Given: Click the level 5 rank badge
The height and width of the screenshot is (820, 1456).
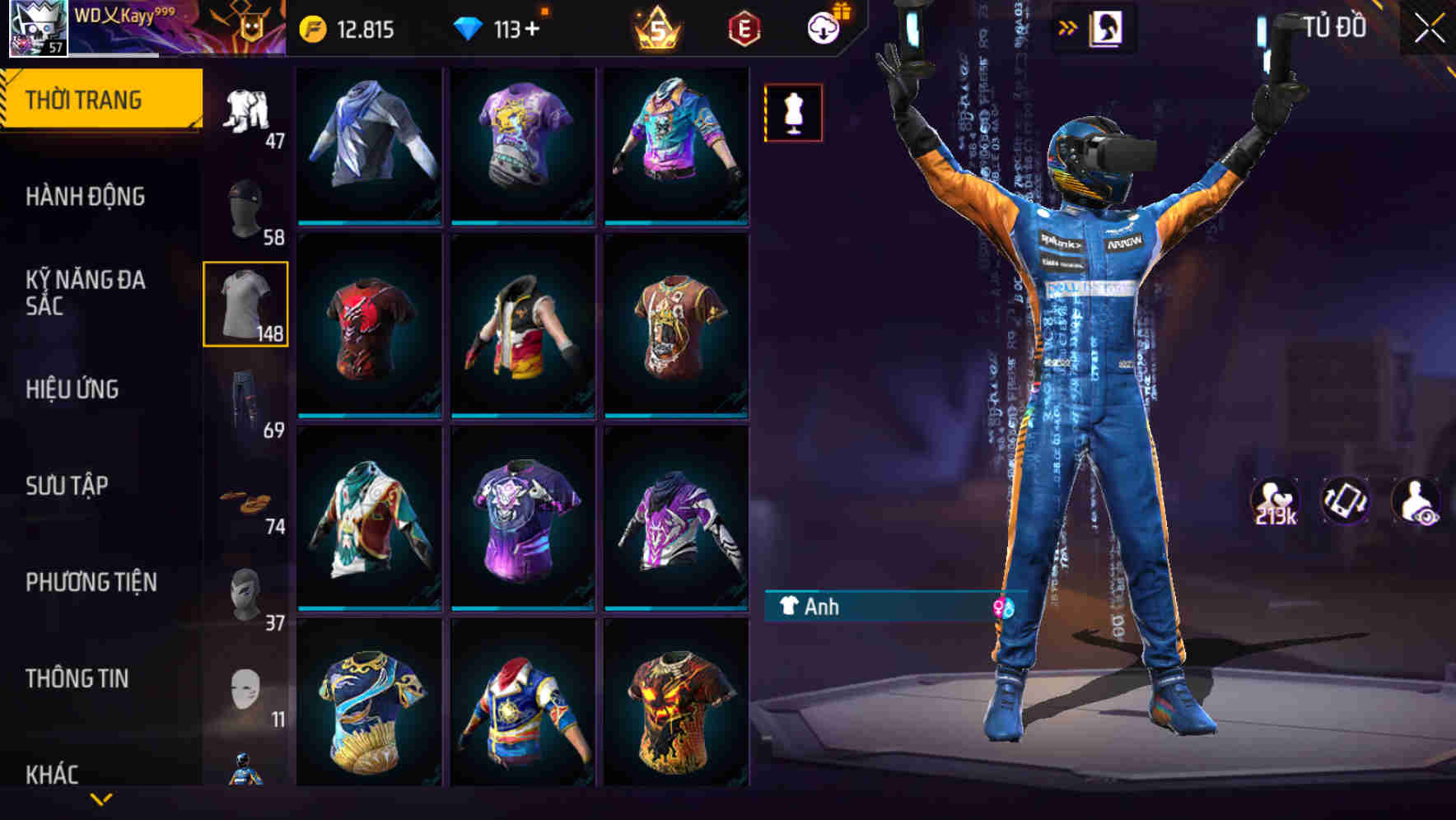Looking at the screenshot, I should (x=655, y=26).
